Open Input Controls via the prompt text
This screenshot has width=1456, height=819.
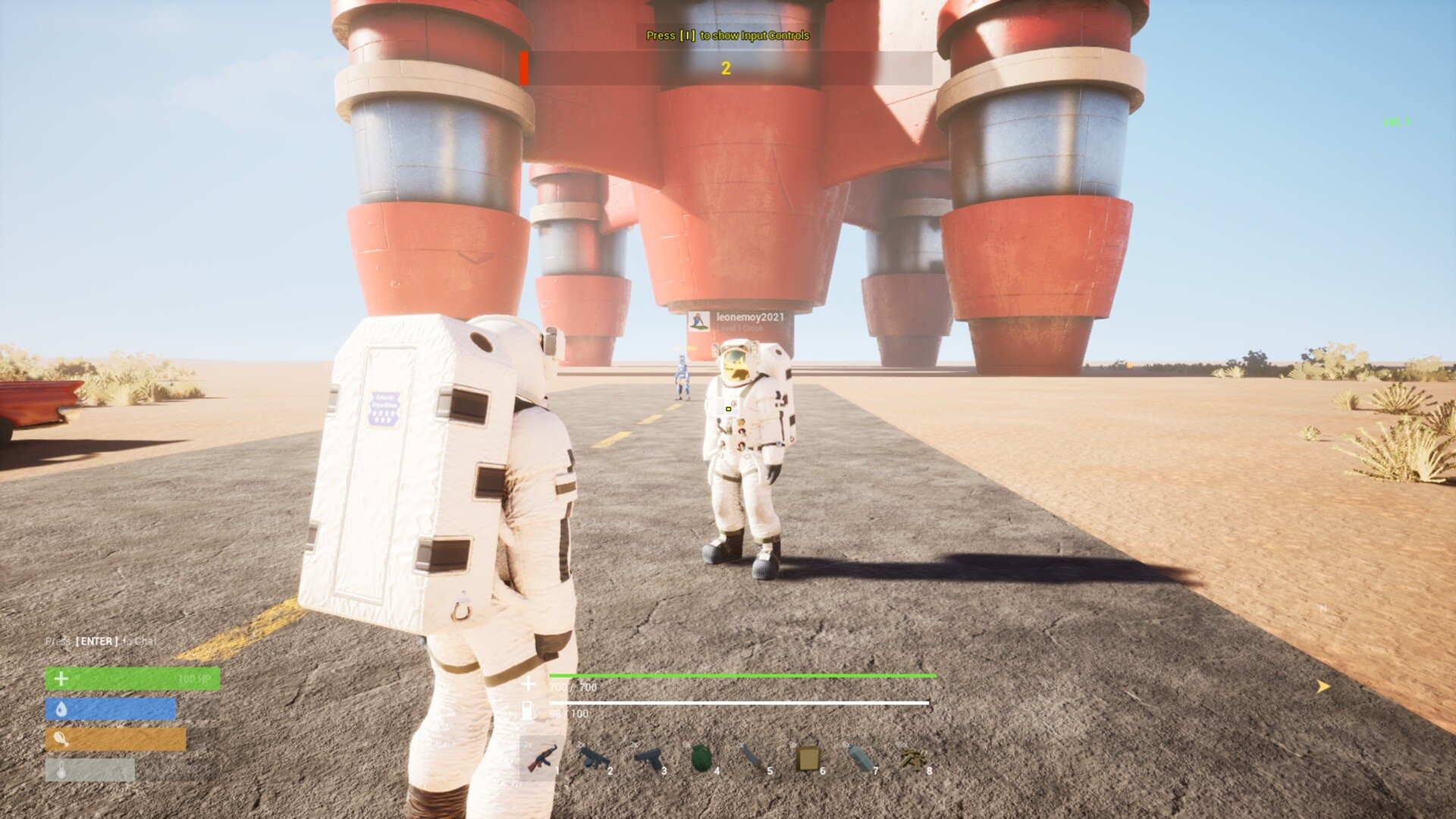tap(726, 36)
